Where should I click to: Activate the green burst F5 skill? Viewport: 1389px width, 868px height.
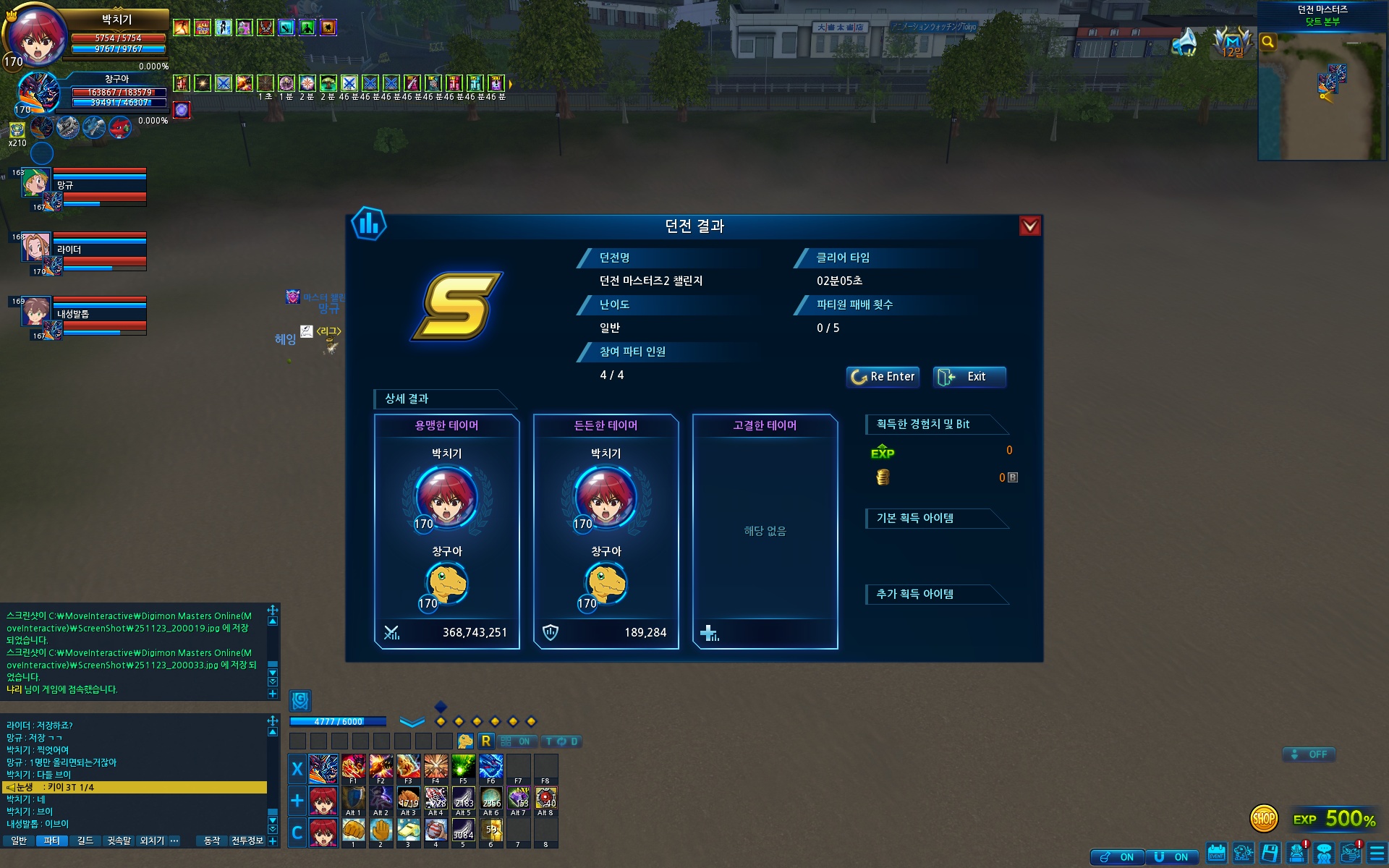(x=463, y=767)
